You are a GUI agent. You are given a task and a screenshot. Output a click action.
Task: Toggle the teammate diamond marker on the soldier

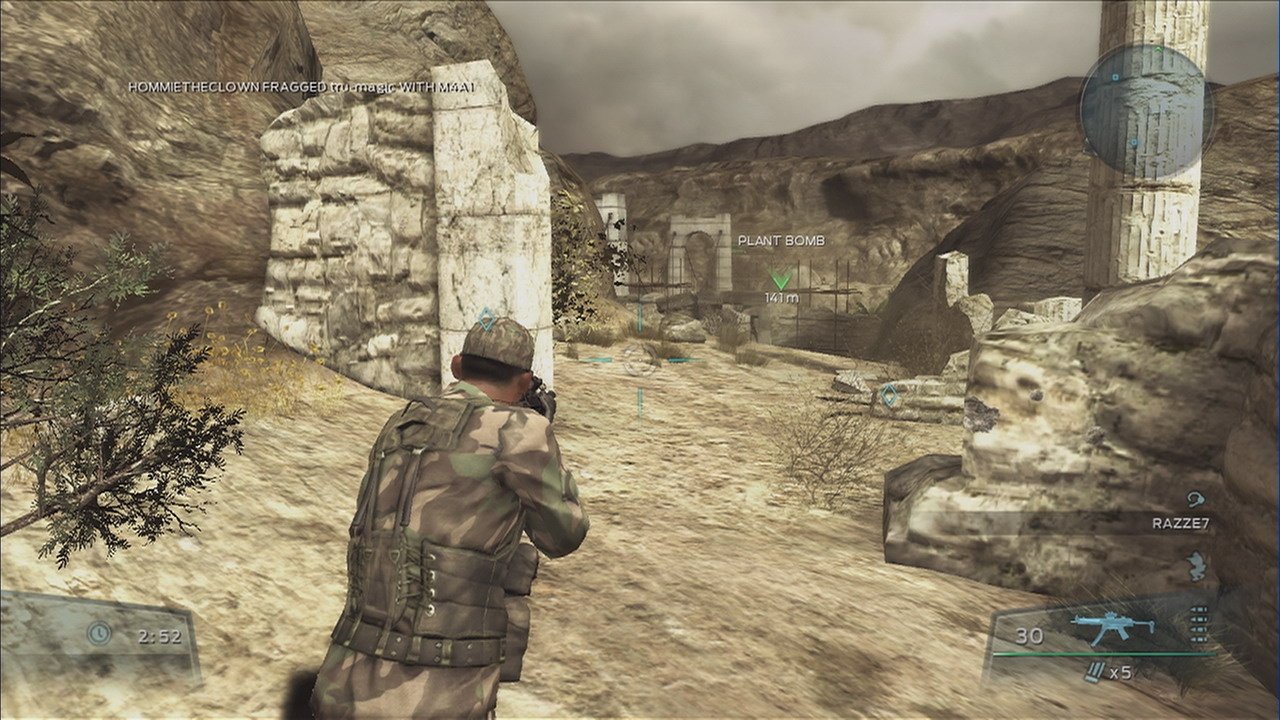point(486,316)
